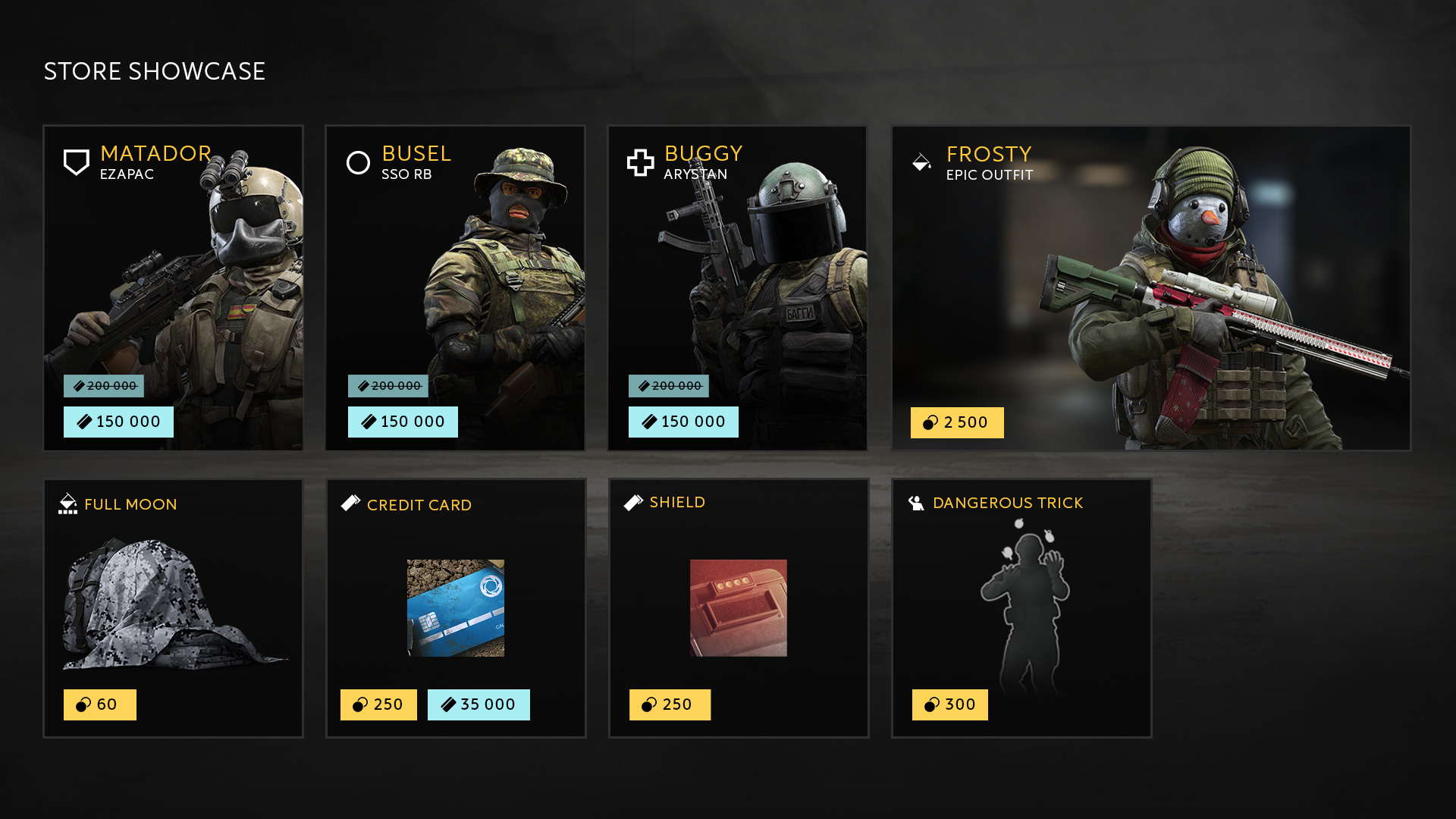The image size is (1456, 819).
Task: Choose the Credit Card item image
Action: [x=456, y=608]
